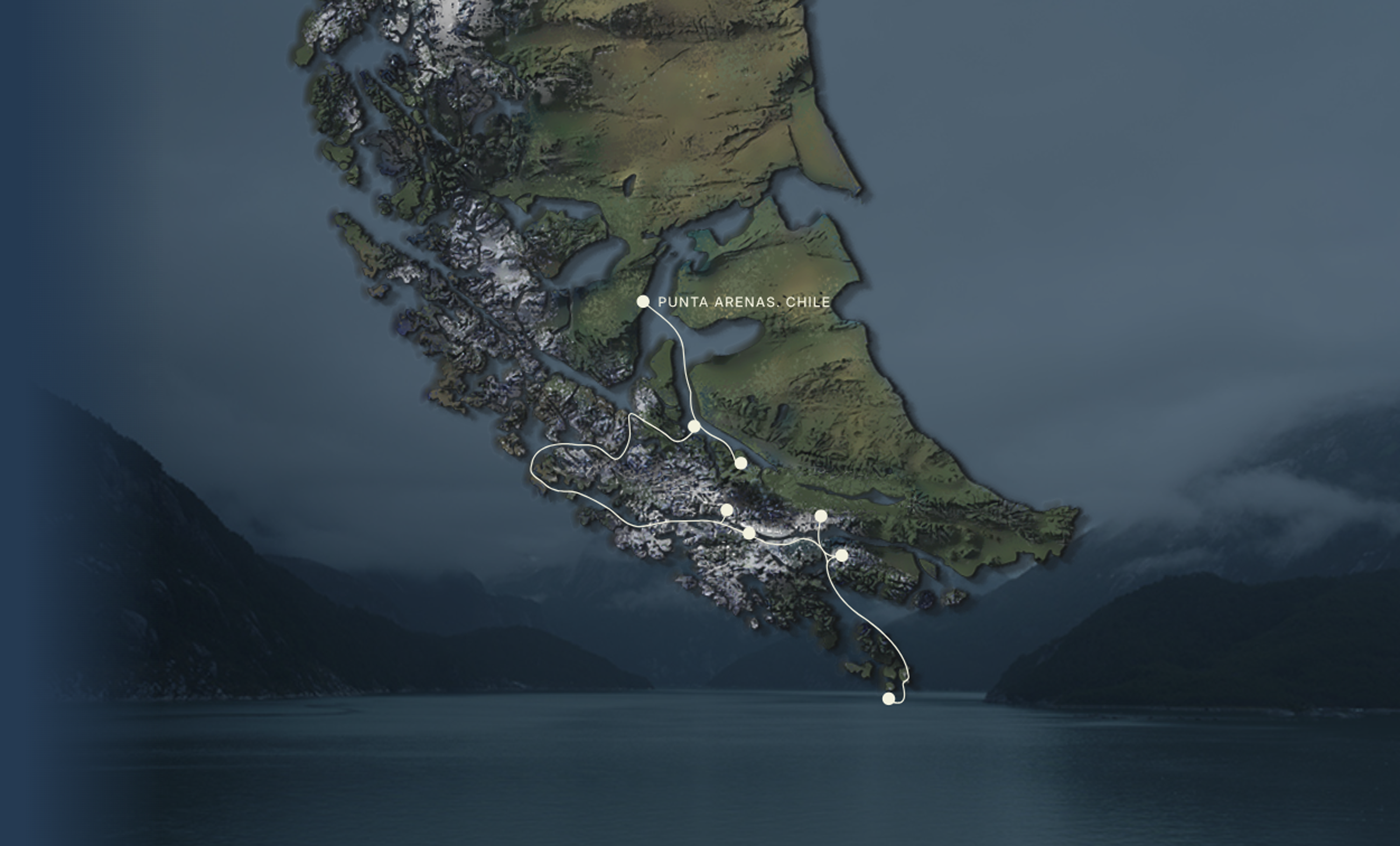Click the southernmost marker ending the route
Image resolution: width=1400 pixels, height=846 pixels.
tap(888, 699)
